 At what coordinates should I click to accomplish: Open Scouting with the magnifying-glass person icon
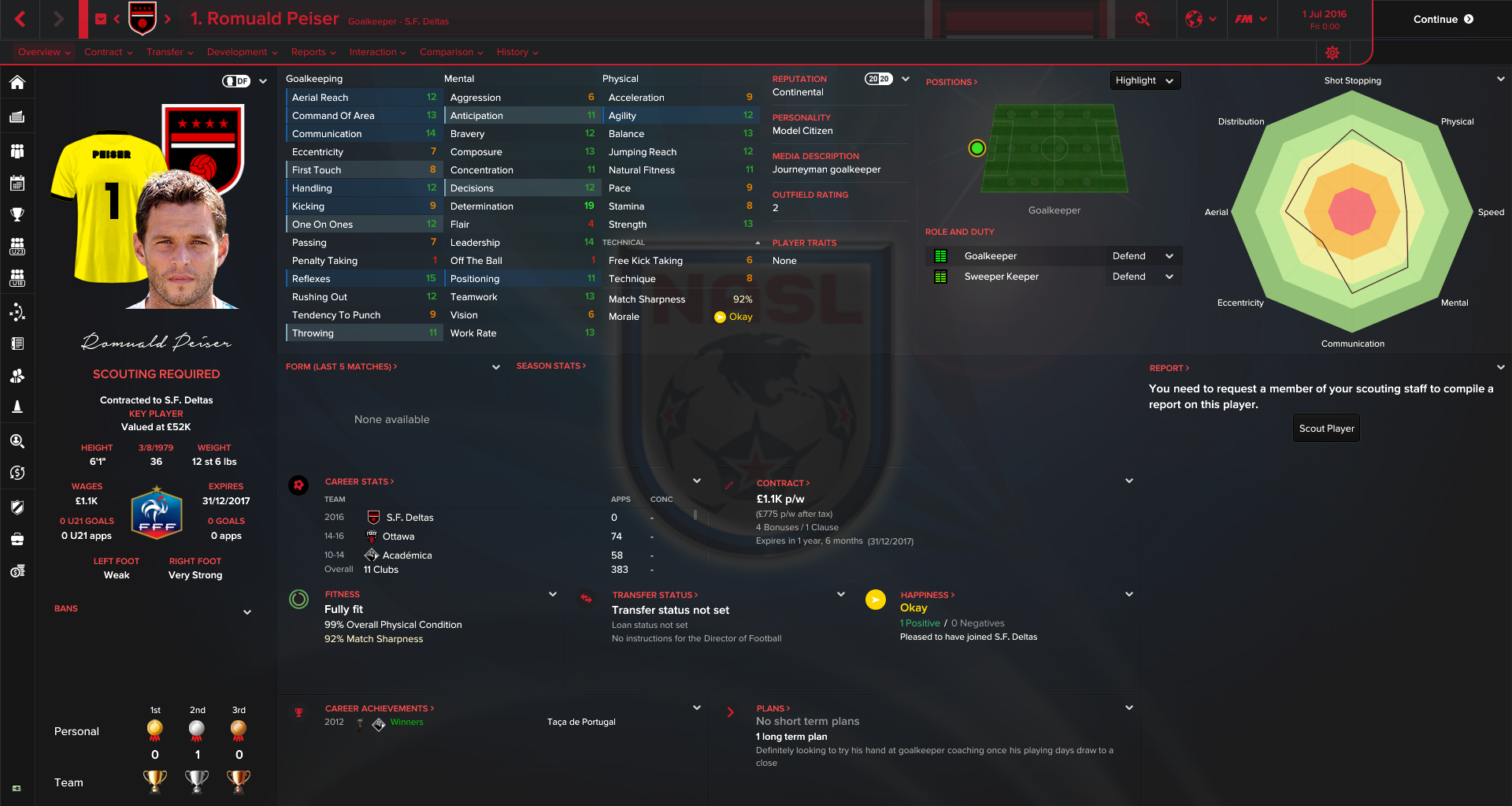click(17, 441)
